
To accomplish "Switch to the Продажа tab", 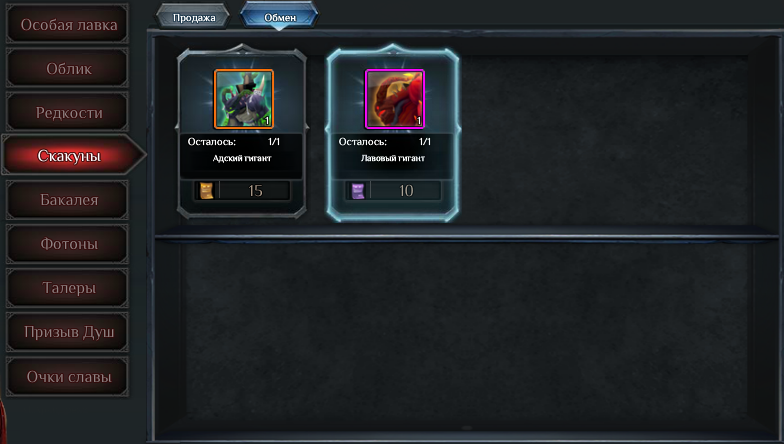I will coord(193,17).
